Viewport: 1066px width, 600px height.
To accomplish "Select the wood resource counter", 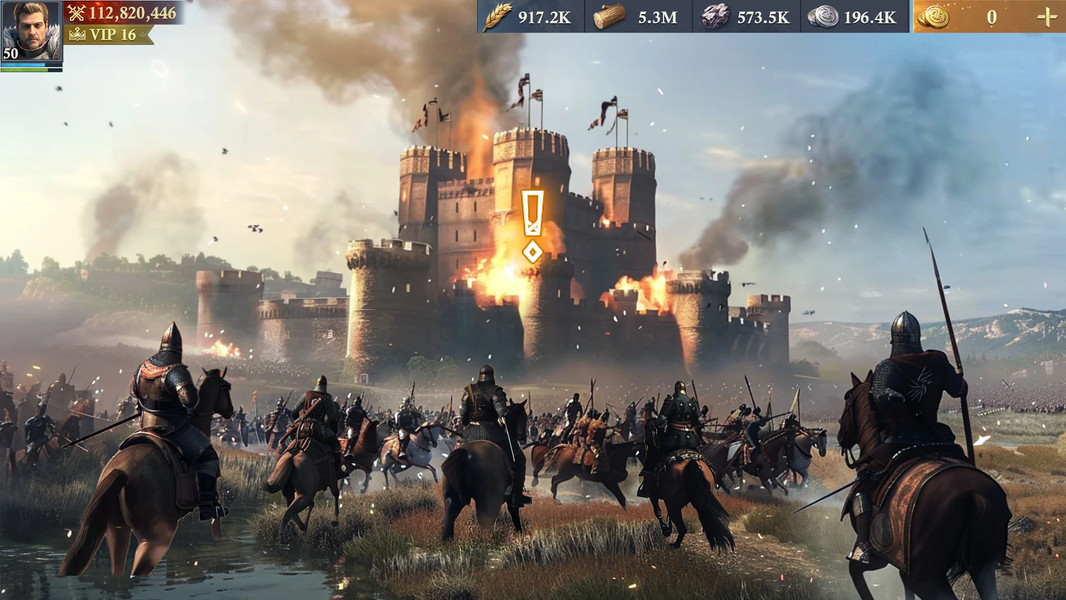I will pos(638,16).
